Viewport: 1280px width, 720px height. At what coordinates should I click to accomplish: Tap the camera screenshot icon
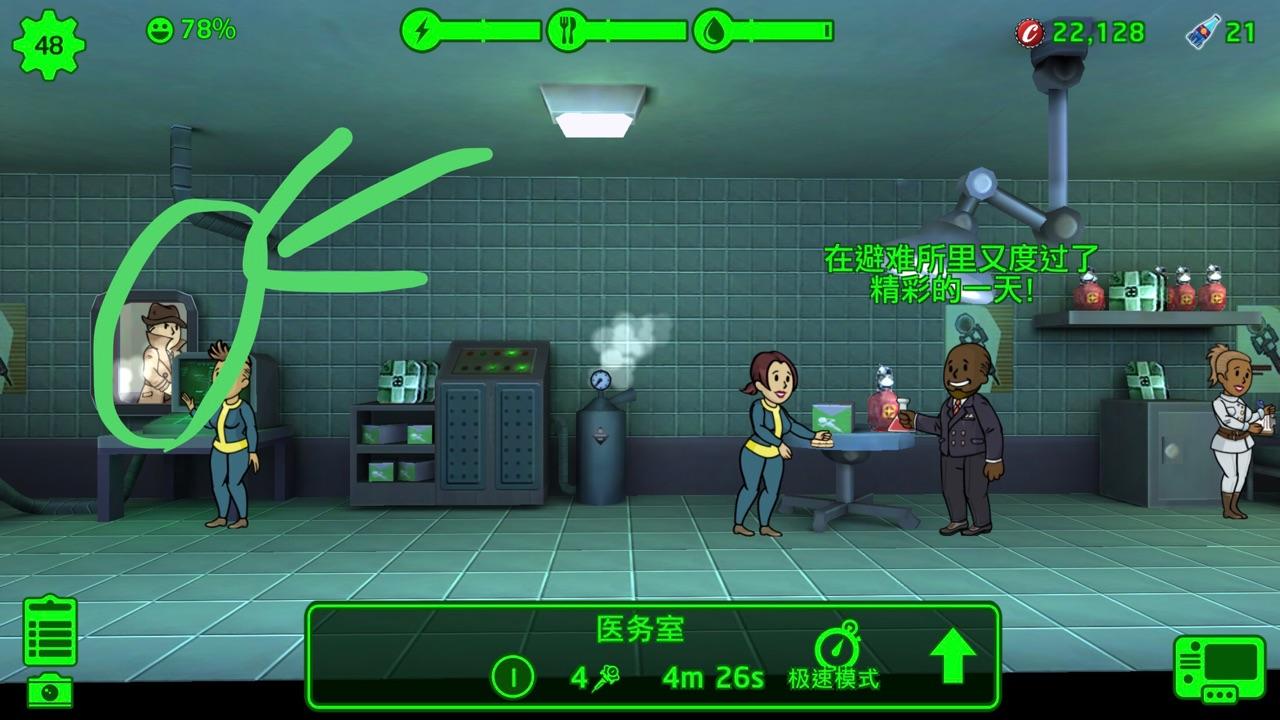pyautogui.click(x=49, y=690)
